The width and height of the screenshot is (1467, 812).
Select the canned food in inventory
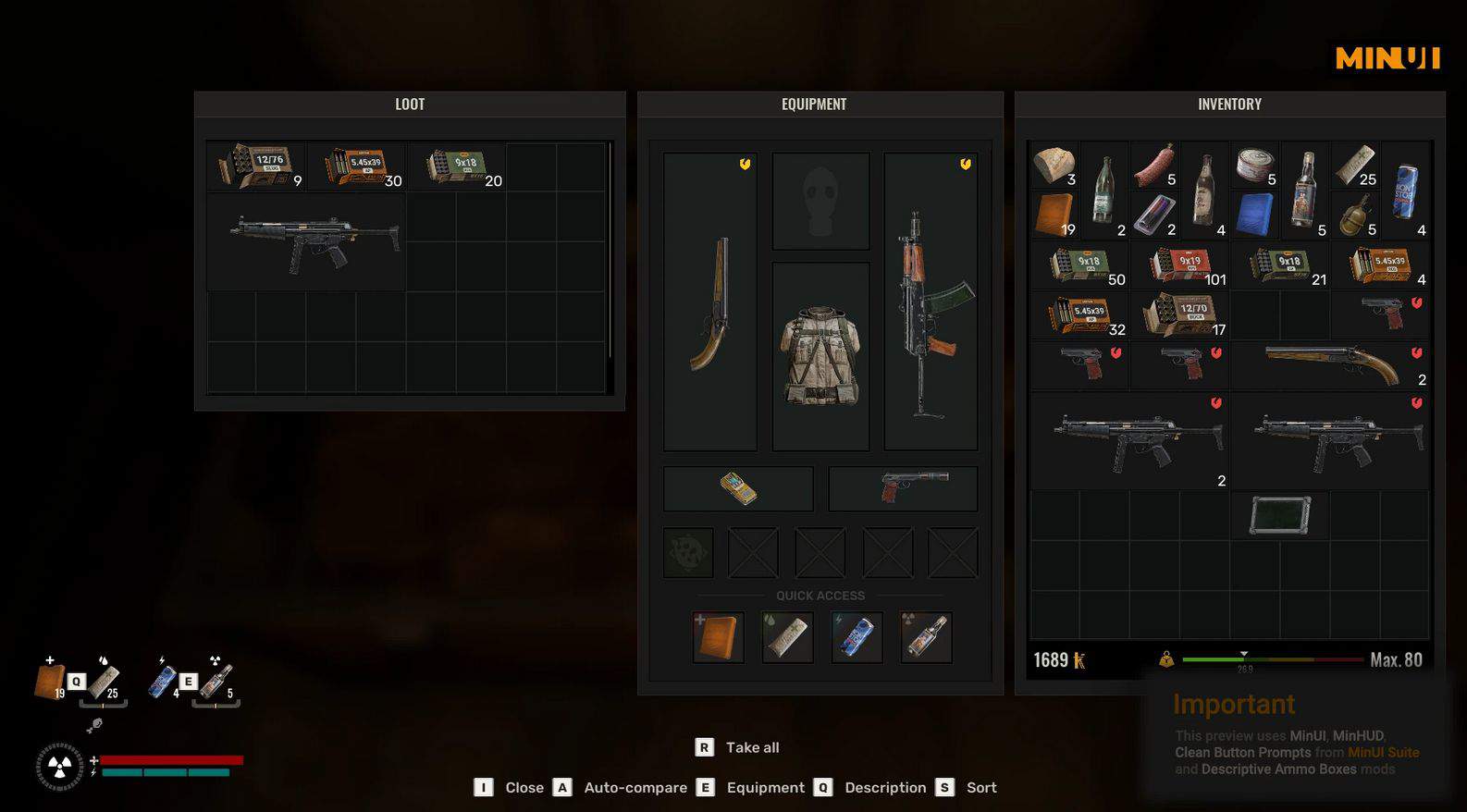(x=1255, y=166)
